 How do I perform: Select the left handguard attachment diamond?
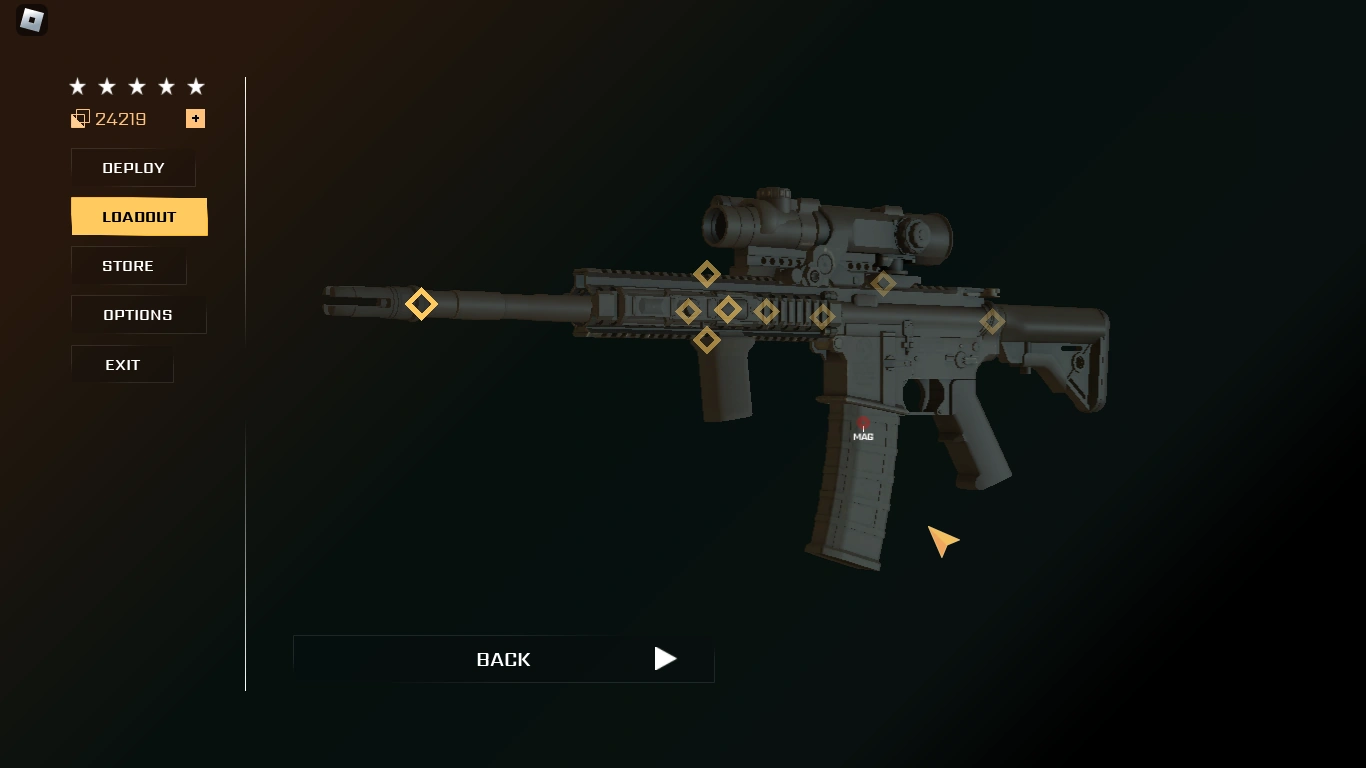686,310
